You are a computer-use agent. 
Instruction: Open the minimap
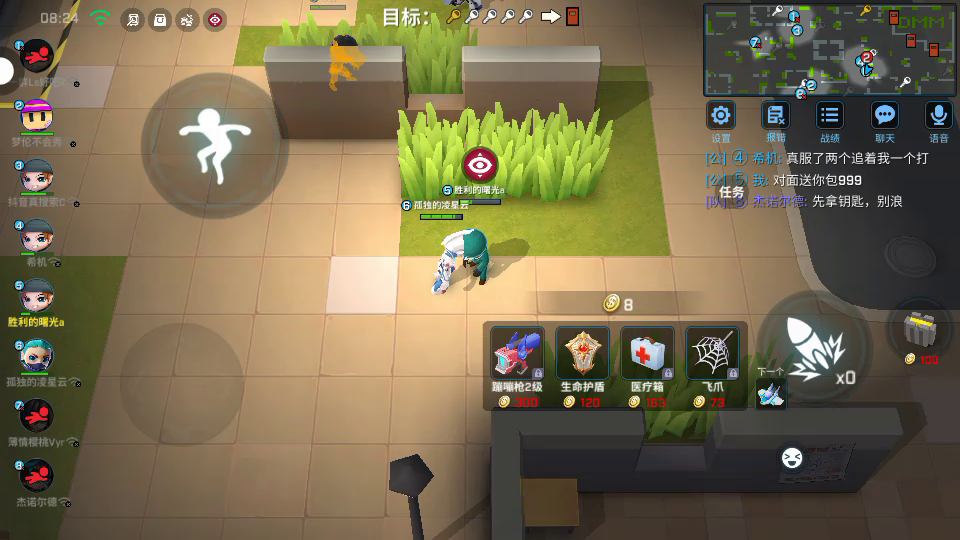(x=829, y=48)
